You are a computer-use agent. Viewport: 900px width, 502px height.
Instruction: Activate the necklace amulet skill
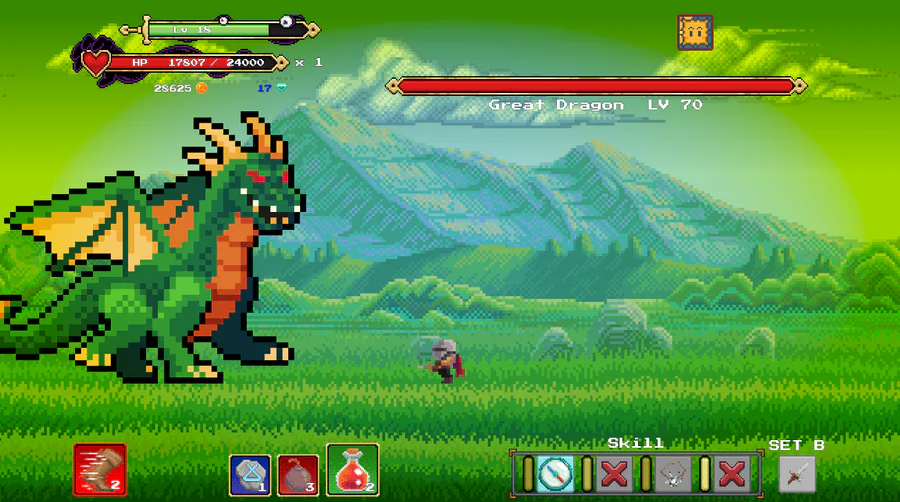tap(671, 472)
